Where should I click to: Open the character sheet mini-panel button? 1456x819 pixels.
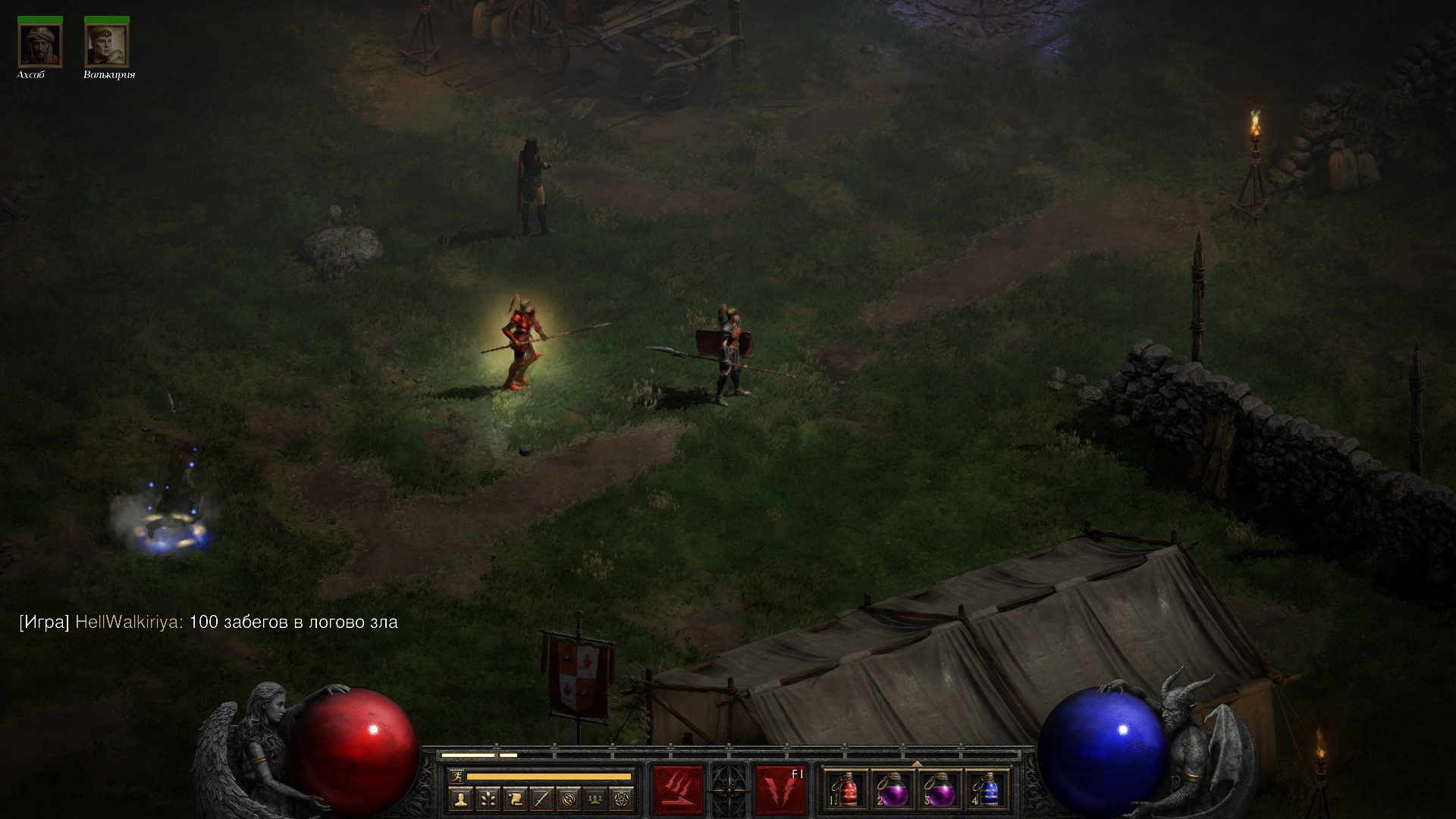tap(460, 798)
